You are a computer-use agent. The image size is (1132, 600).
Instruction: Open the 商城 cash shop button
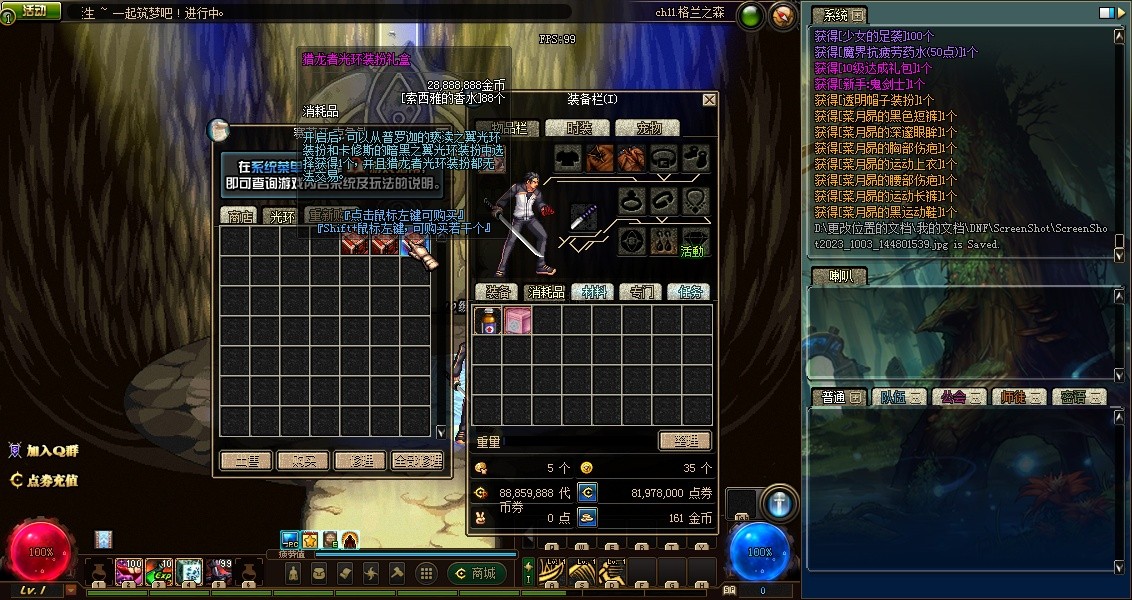point(477,573)
